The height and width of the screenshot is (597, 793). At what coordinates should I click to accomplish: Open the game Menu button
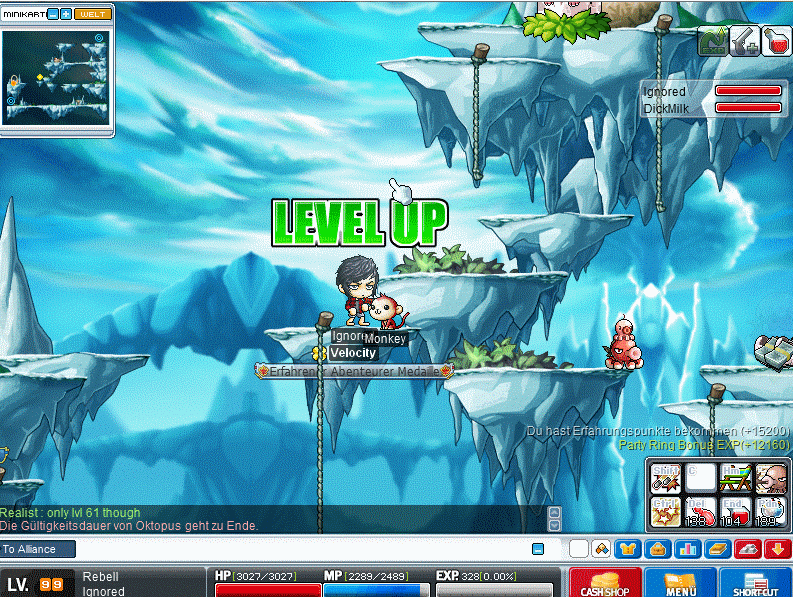tap(680, 582)
